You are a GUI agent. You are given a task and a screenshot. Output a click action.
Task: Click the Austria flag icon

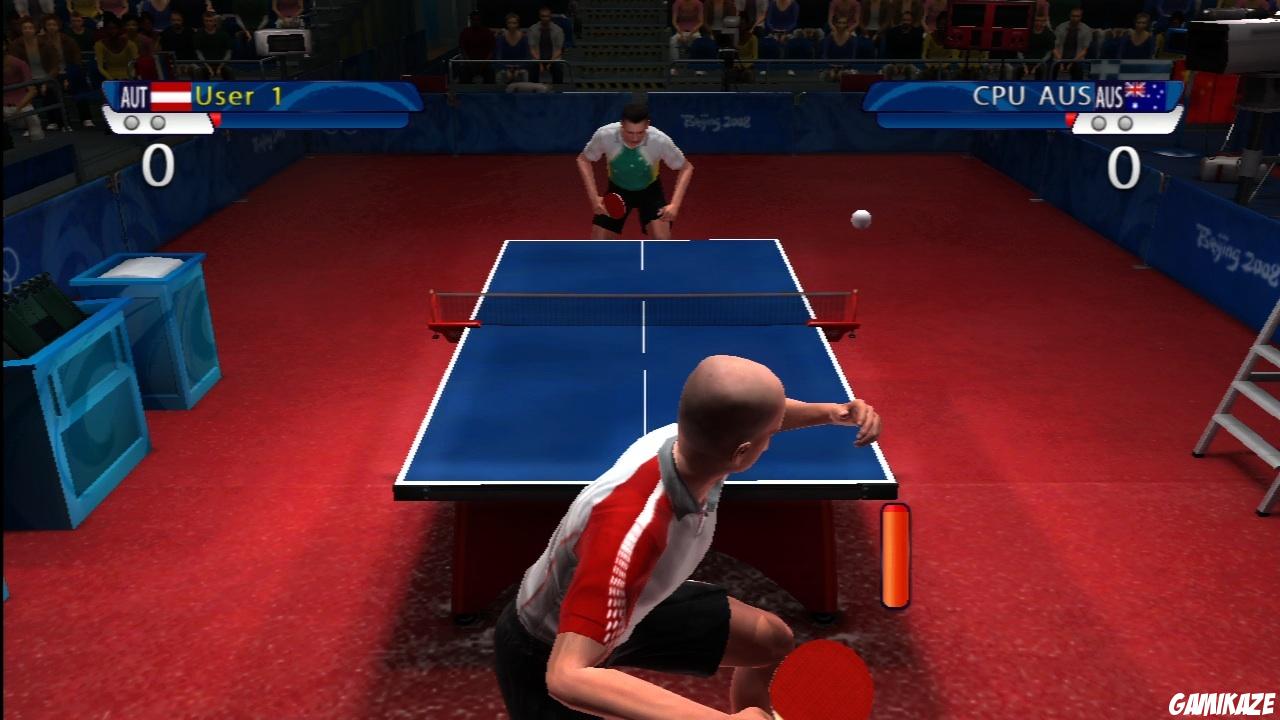click(171, 96)
